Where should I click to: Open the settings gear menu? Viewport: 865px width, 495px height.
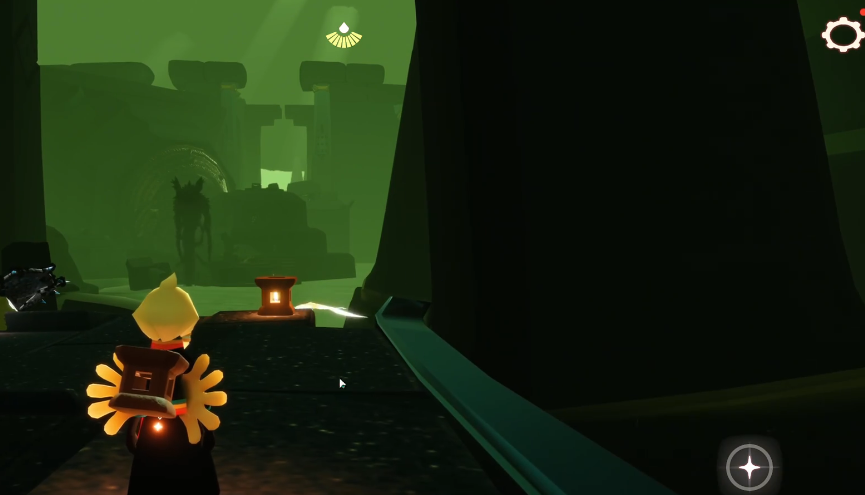pos(842,35)
